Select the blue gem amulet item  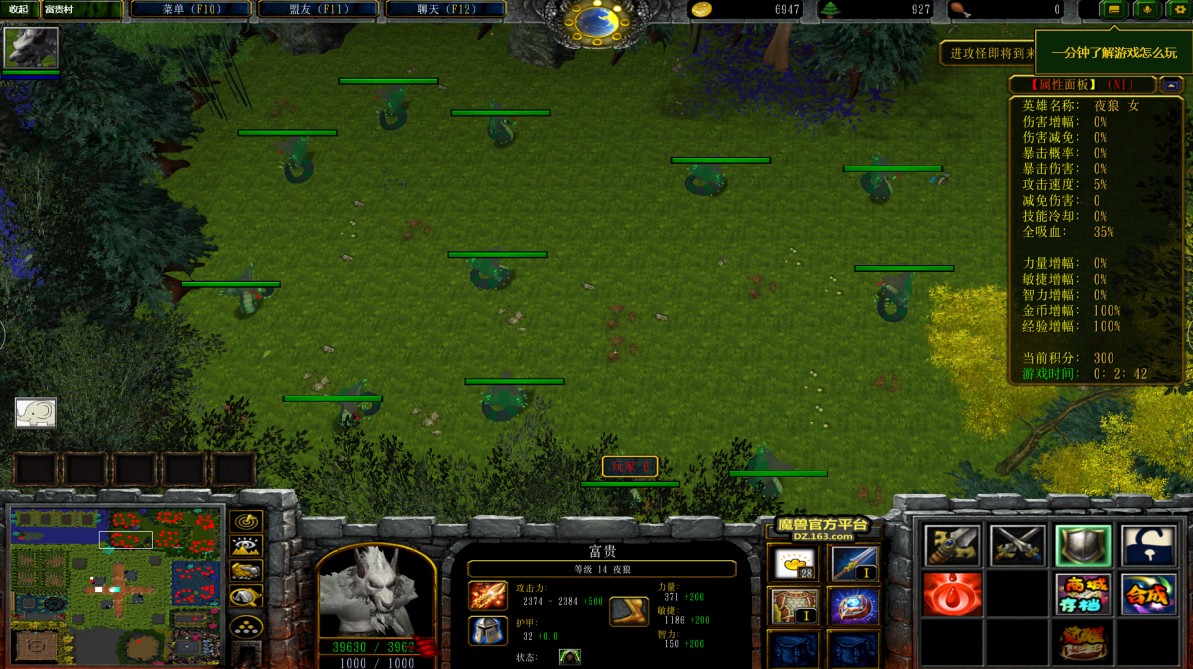(x=854, y=606)
